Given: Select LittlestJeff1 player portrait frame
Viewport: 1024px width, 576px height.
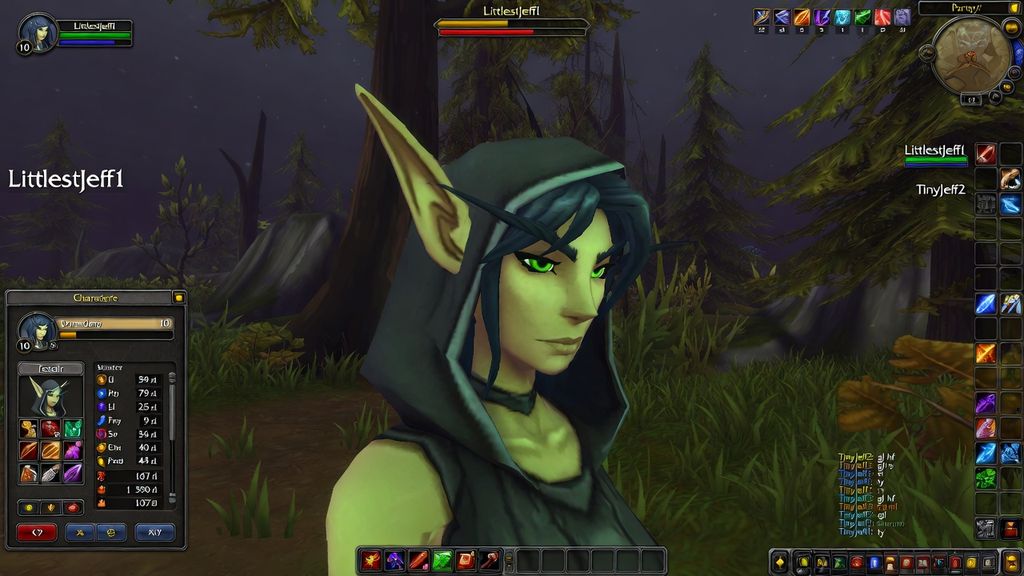Looking at the screenshot, I should coord(38,34).
